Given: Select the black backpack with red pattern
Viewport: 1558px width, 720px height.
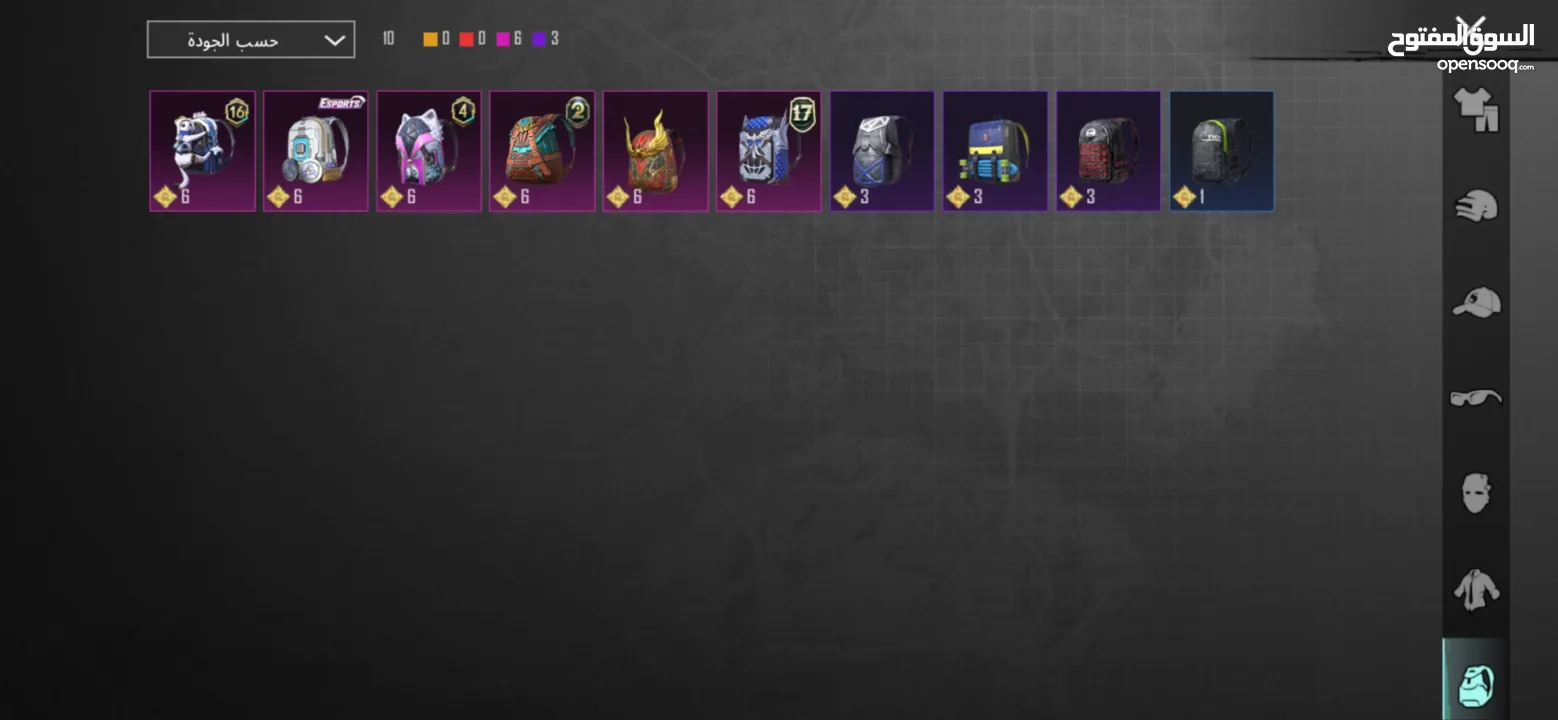Looking at the screenshot, I should 1108,151.
